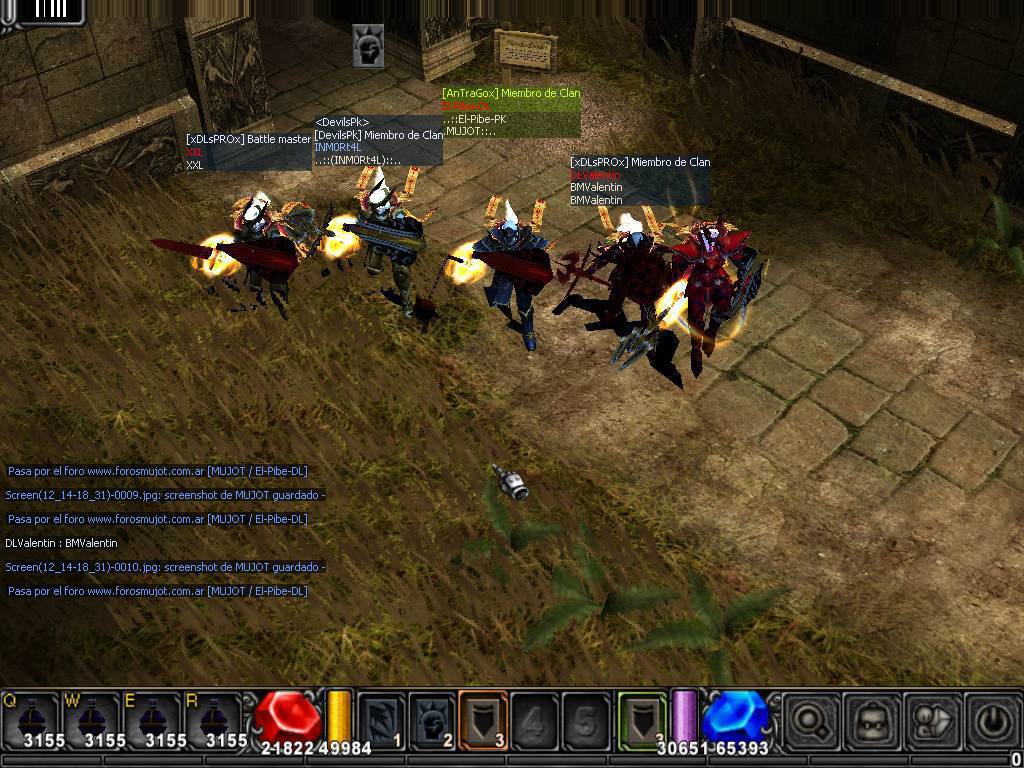Click the empty skill slot 5
This screenshot has height=768, width=1024.
pyautogui.click(x=586, y=720)
